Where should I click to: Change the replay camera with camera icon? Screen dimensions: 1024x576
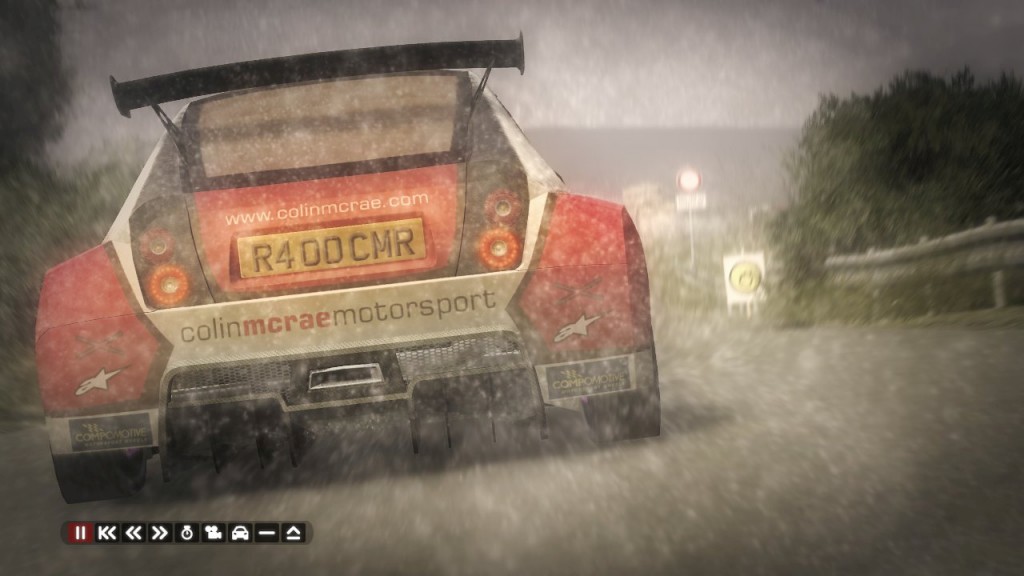(x=213, y=533)
